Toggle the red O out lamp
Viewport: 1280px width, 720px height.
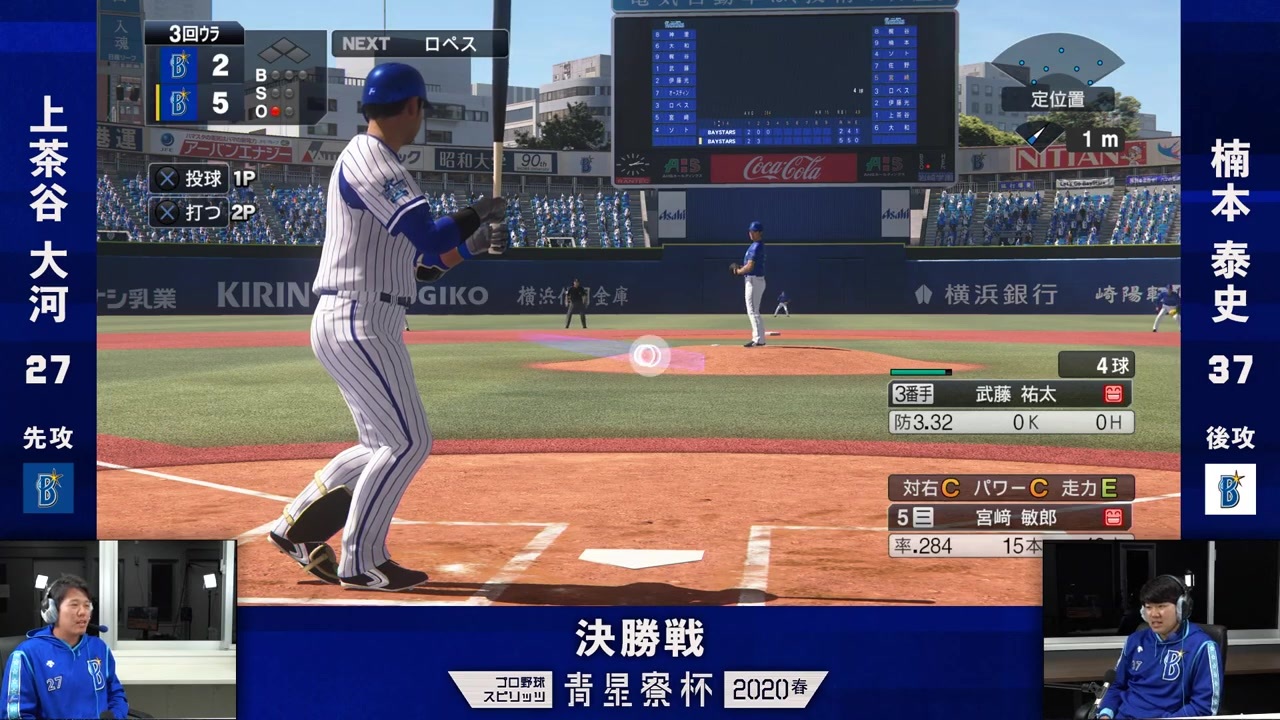(275, 110)
